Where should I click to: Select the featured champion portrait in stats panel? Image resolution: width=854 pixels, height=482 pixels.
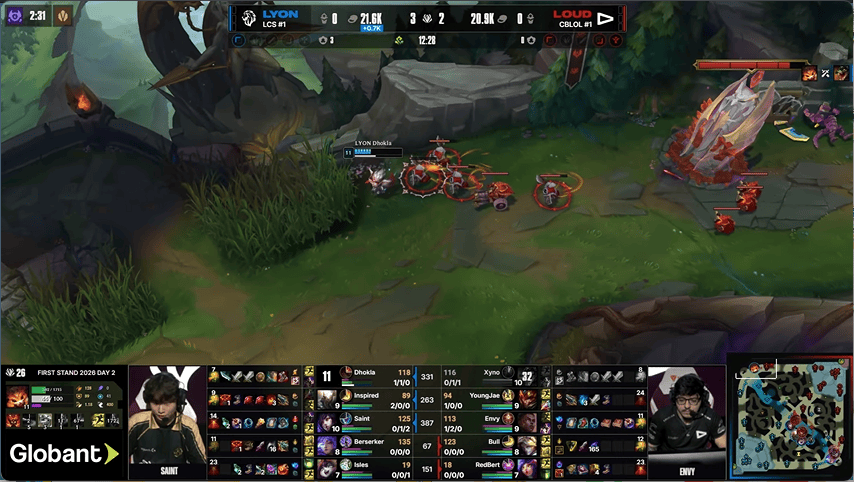tap(17, 395)
